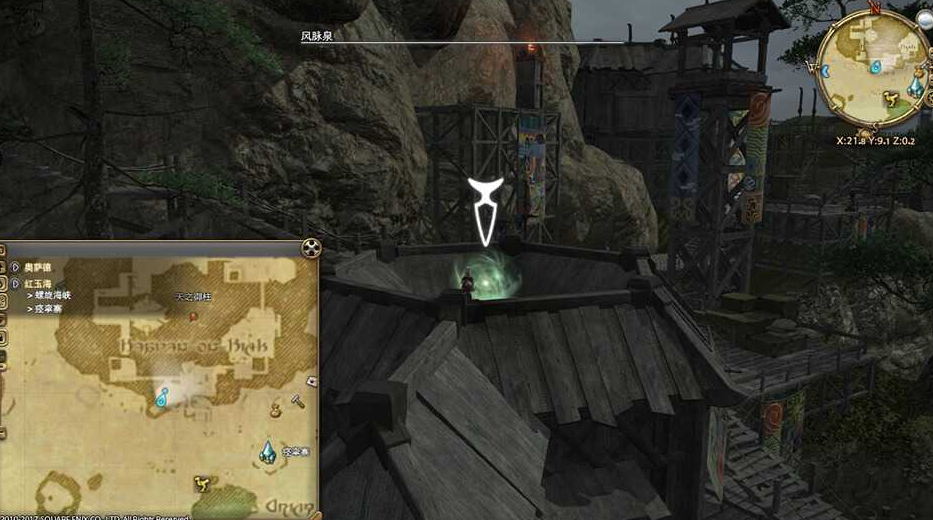Click the hammer repair marker on map
933x520 pixels.
coord(297,400)
